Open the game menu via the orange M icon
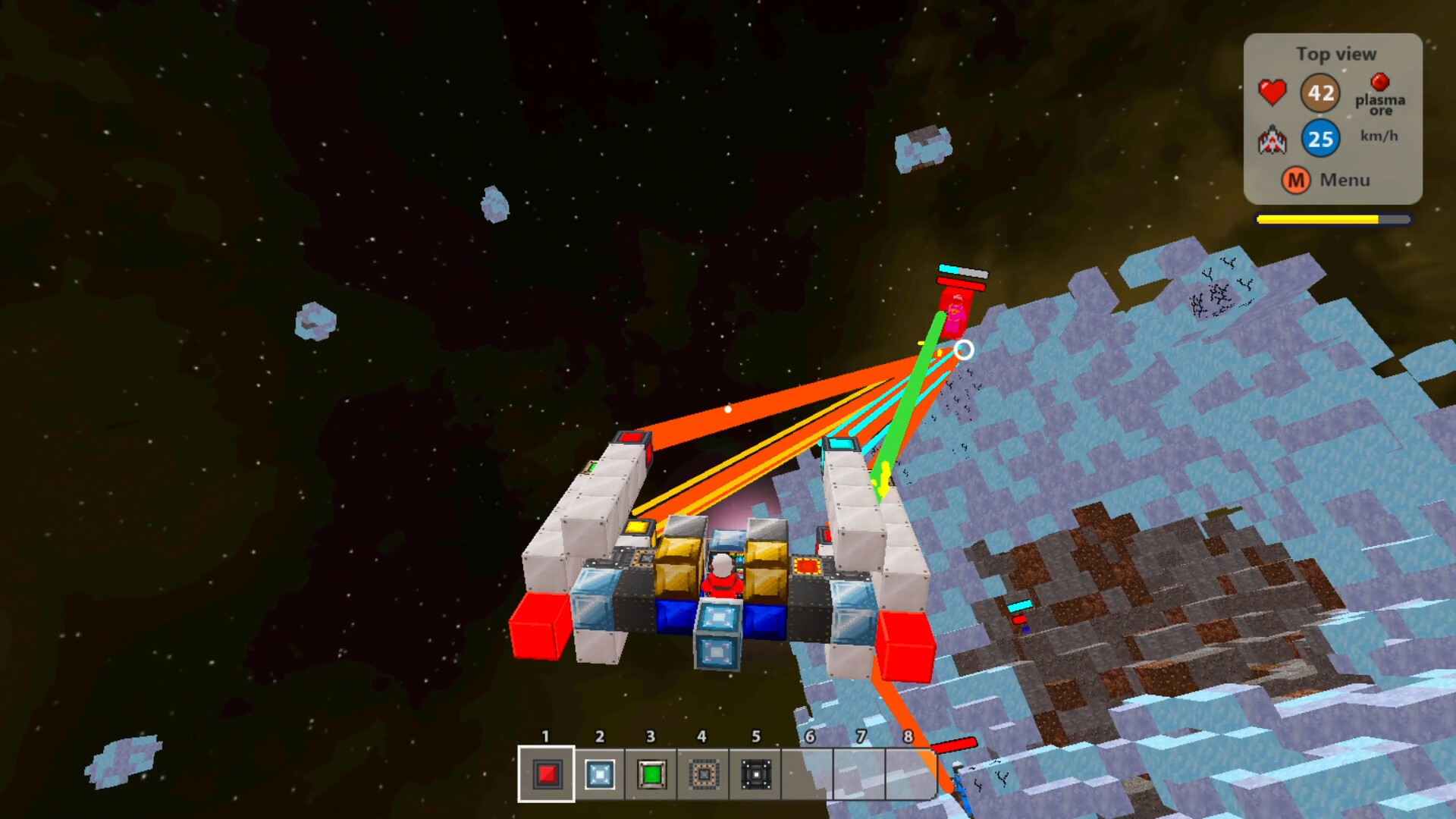This screenshot has width=1456, height=819. pos(1296,180)
